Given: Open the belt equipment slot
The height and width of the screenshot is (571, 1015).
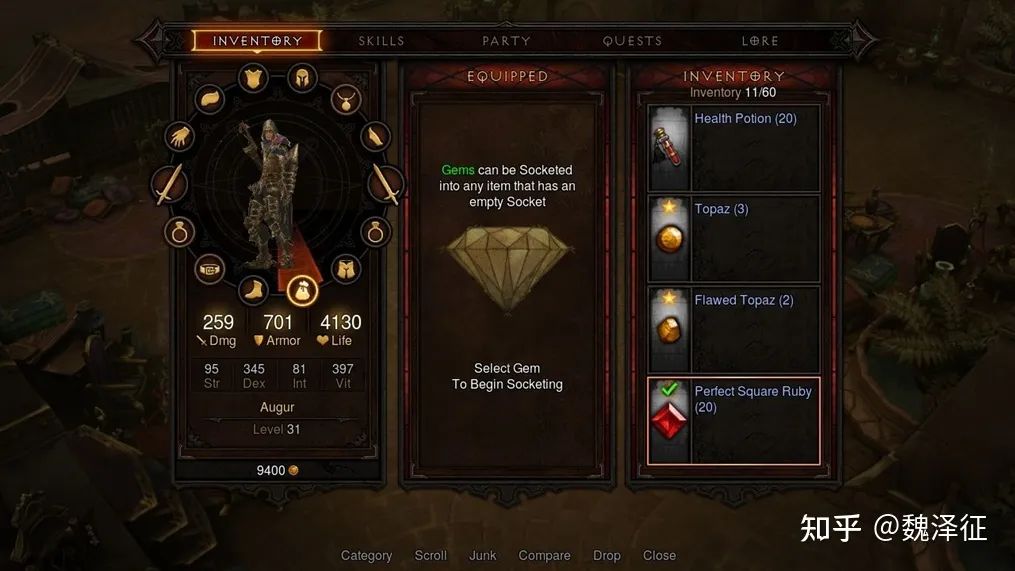Looking at the screenshot, I should (210, 268).
